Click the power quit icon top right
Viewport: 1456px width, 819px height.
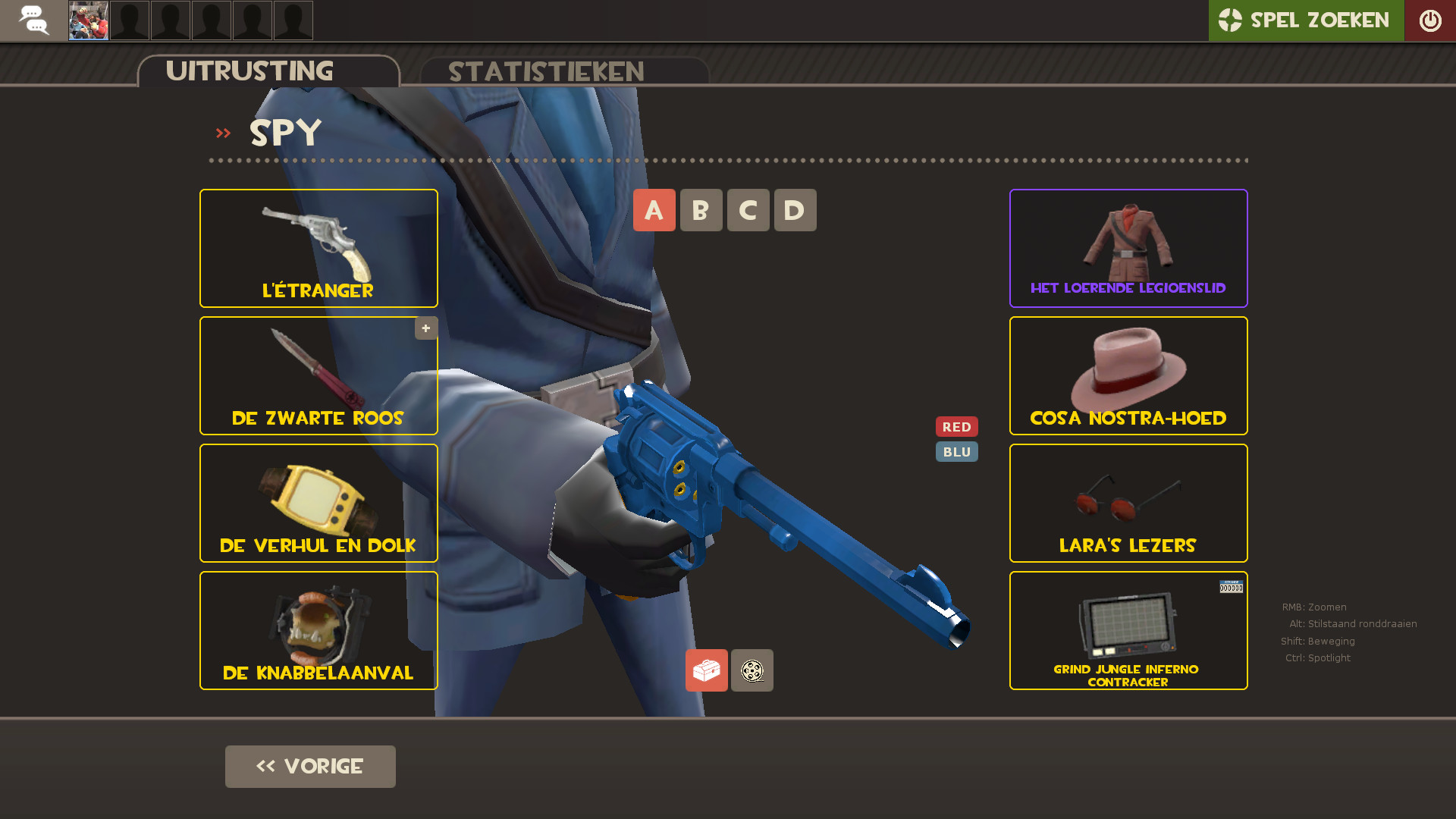pyautogui.click(x=1430, y=20)
